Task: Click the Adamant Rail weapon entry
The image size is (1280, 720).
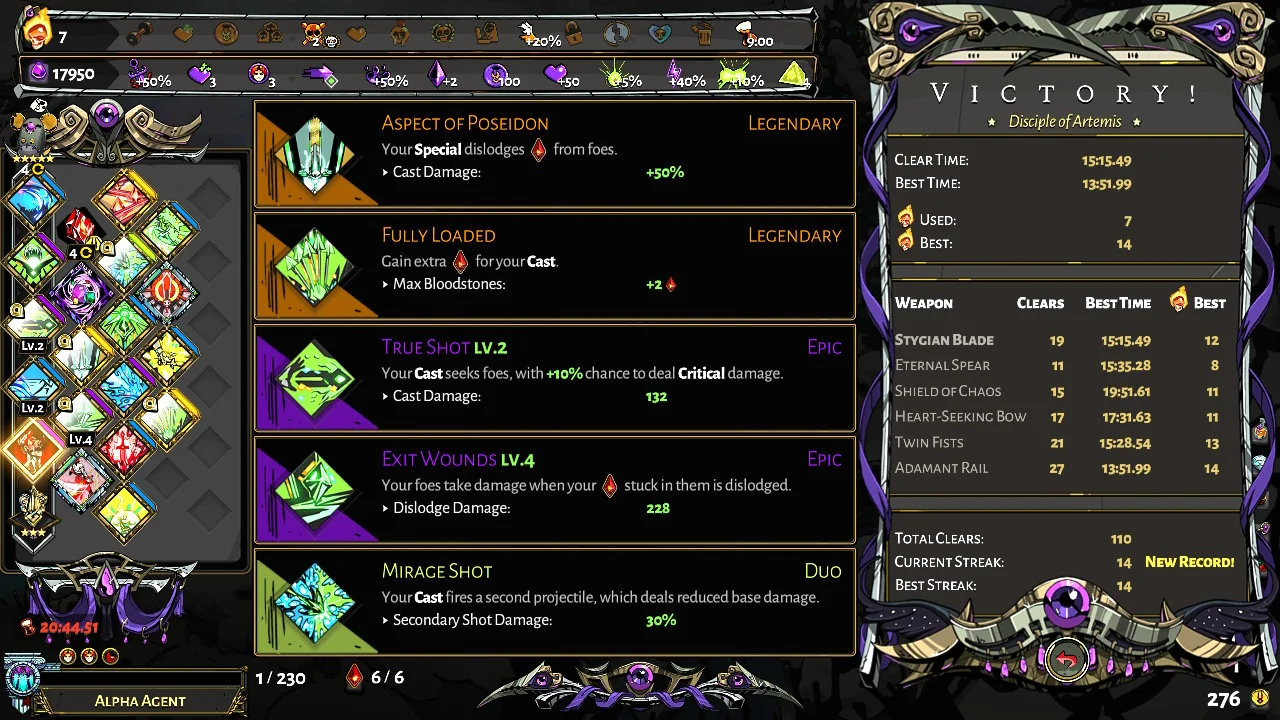Action: [941, 468]
